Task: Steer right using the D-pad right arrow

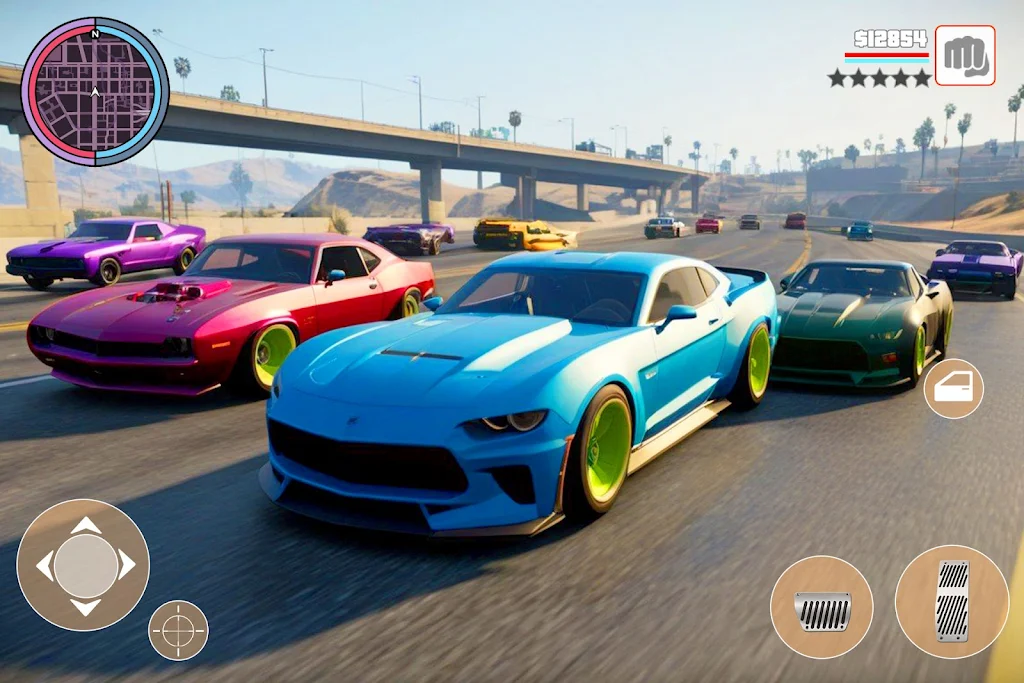Action: pyautogui.click(x=126, y=566)
